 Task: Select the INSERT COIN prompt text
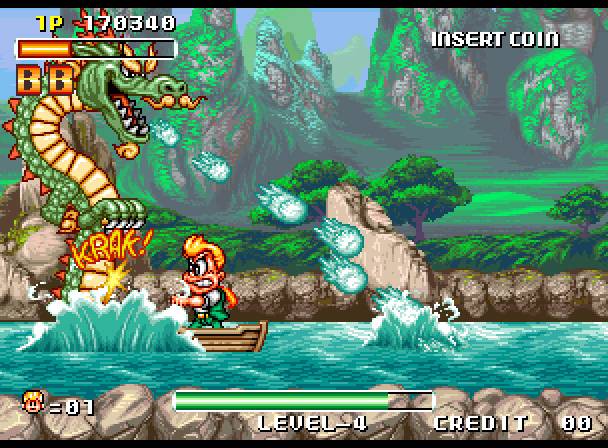click(x=495, y=39)
